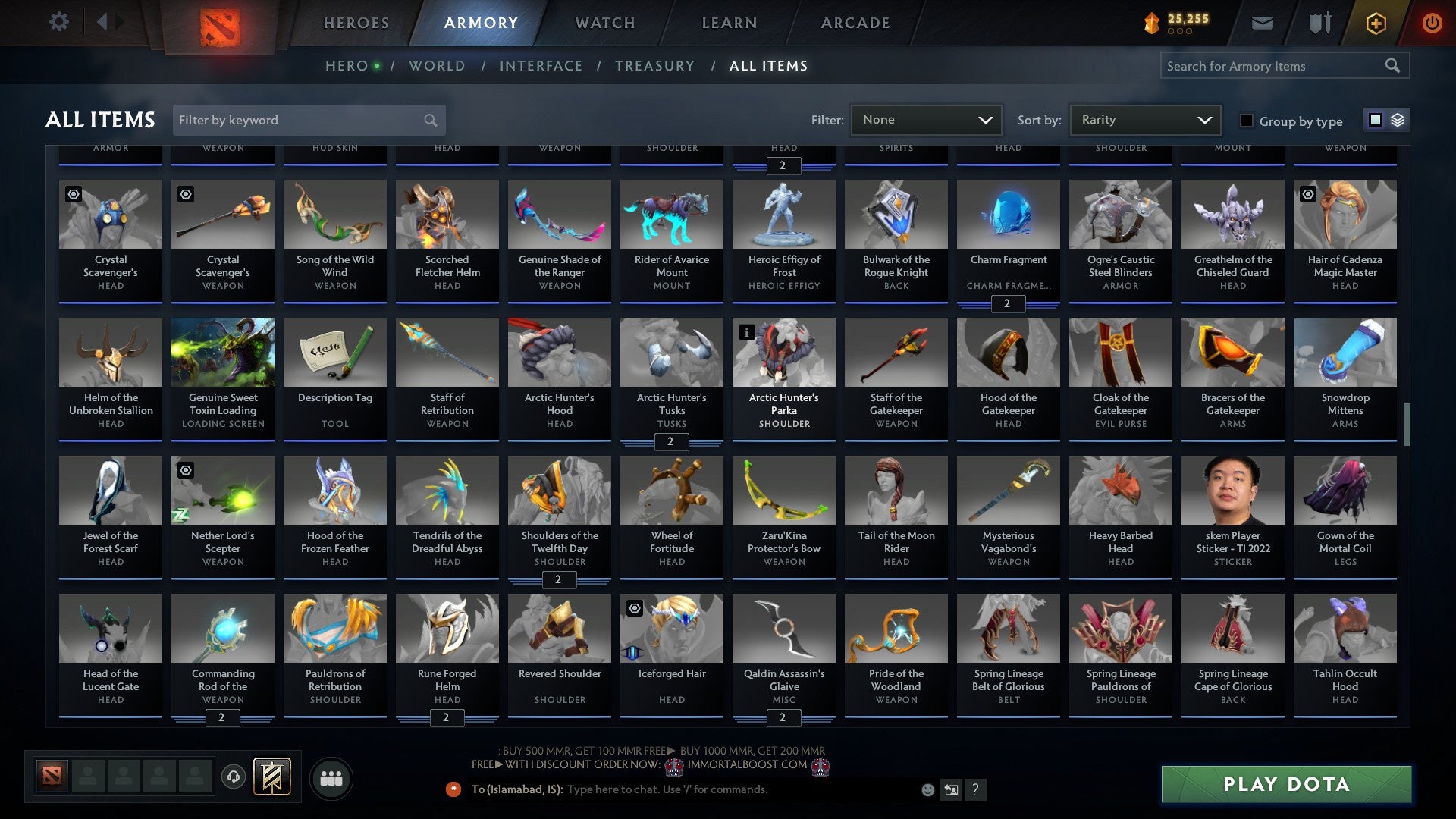The height and width of the screenshot is (819, 1456).
Task: Click the armory loadout shield-and-sword icon
Action: pyautogui.click(x=1319, y=22)
